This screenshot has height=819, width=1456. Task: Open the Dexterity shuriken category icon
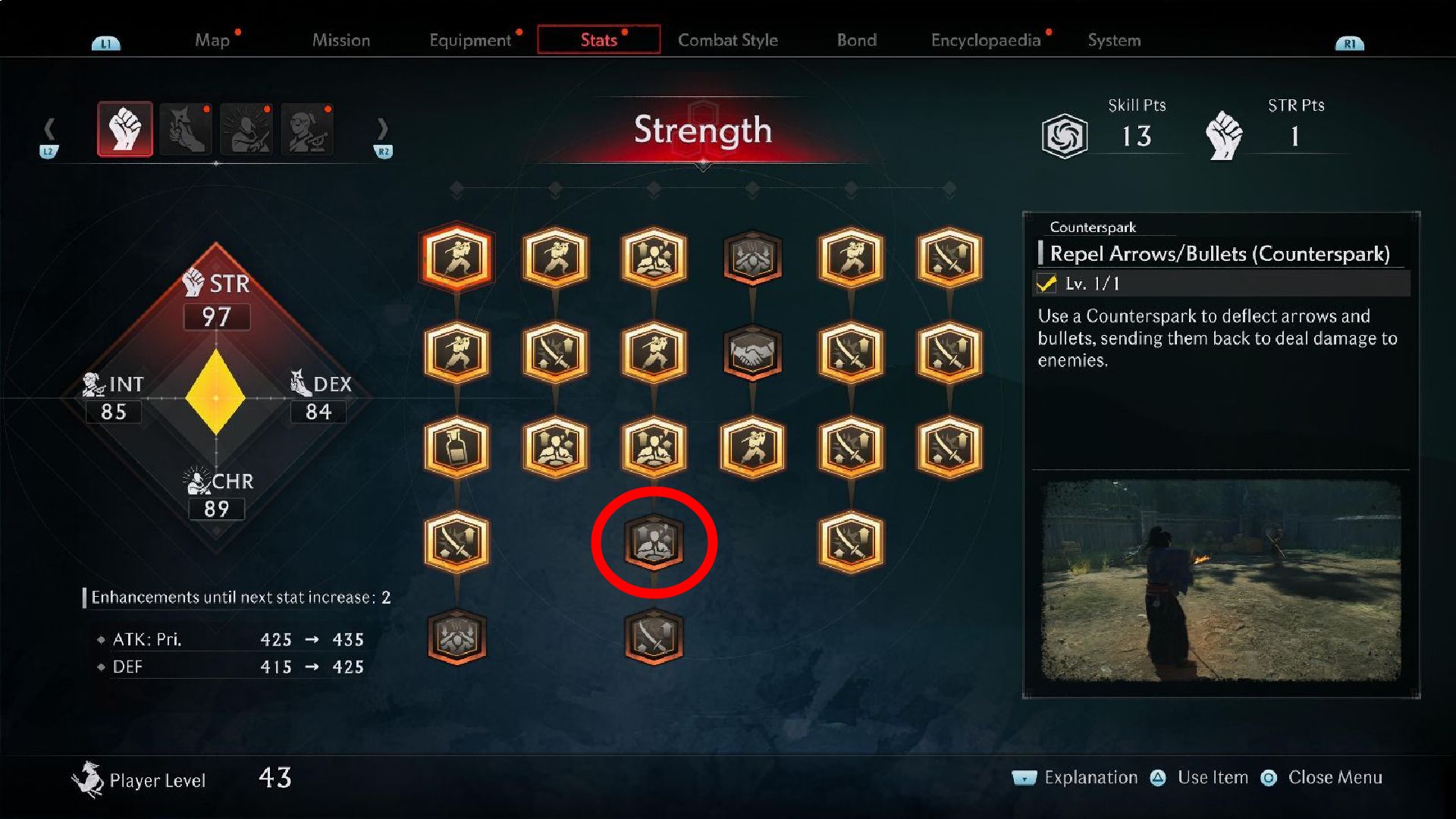coord(186,129)
